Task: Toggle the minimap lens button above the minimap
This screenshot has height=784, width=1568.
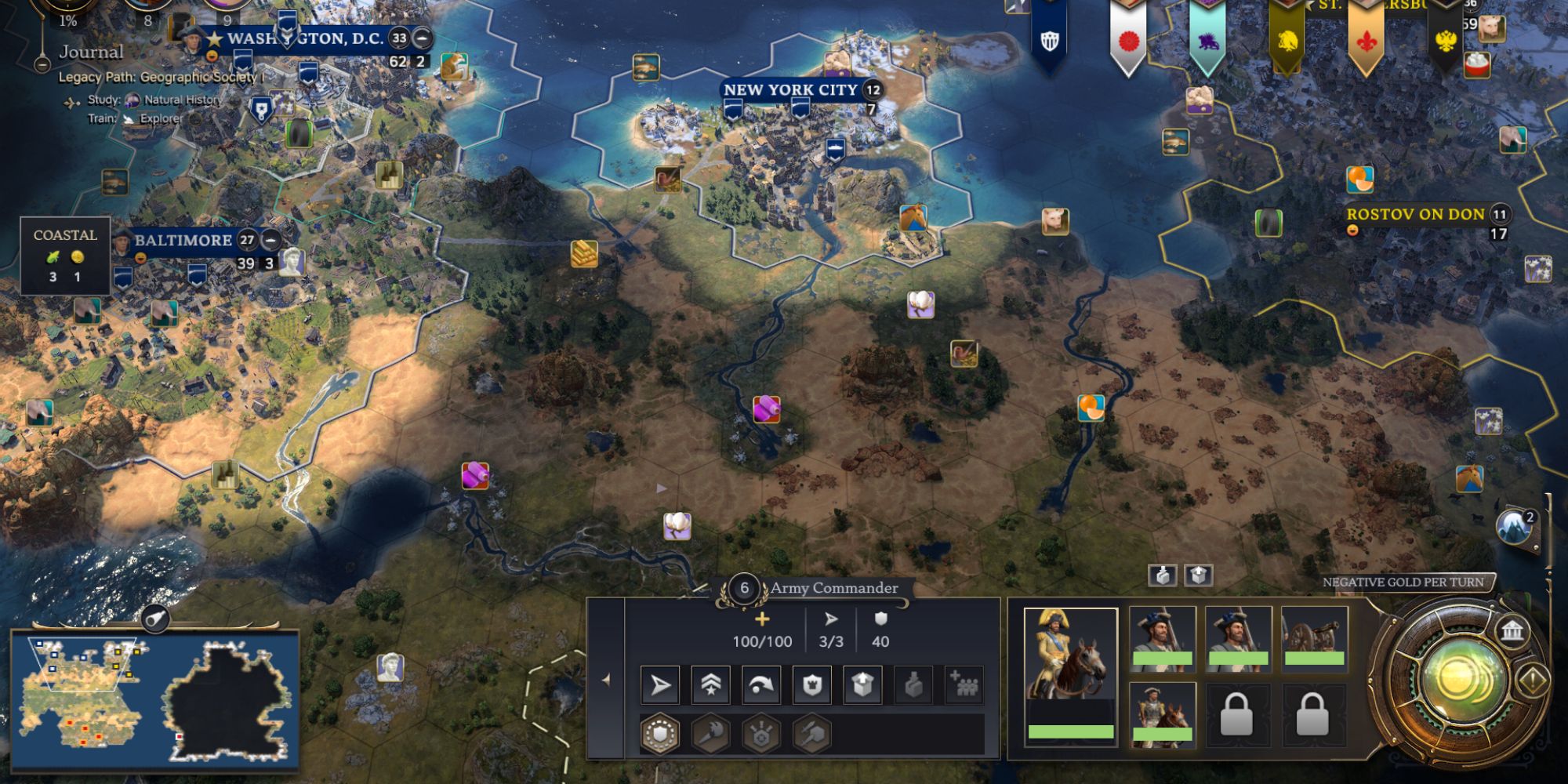Action: 156,620
